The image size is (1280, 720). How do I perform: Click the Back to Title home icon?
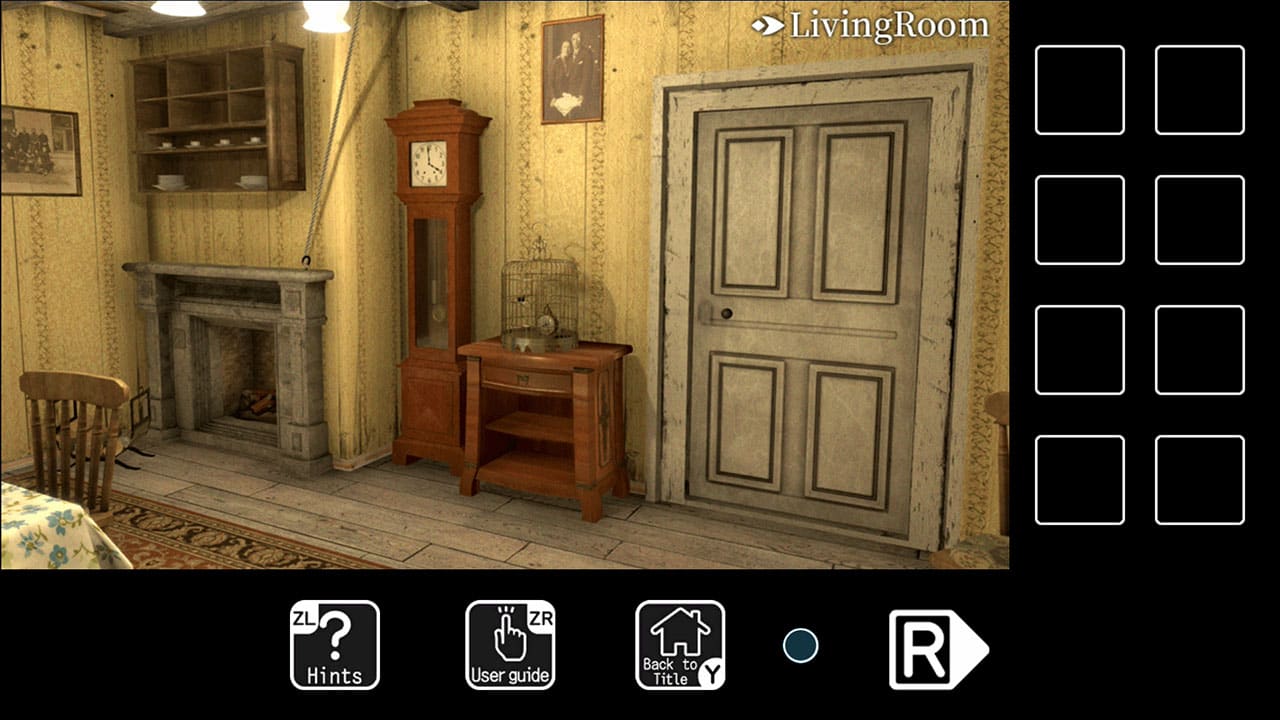[678, 645]
